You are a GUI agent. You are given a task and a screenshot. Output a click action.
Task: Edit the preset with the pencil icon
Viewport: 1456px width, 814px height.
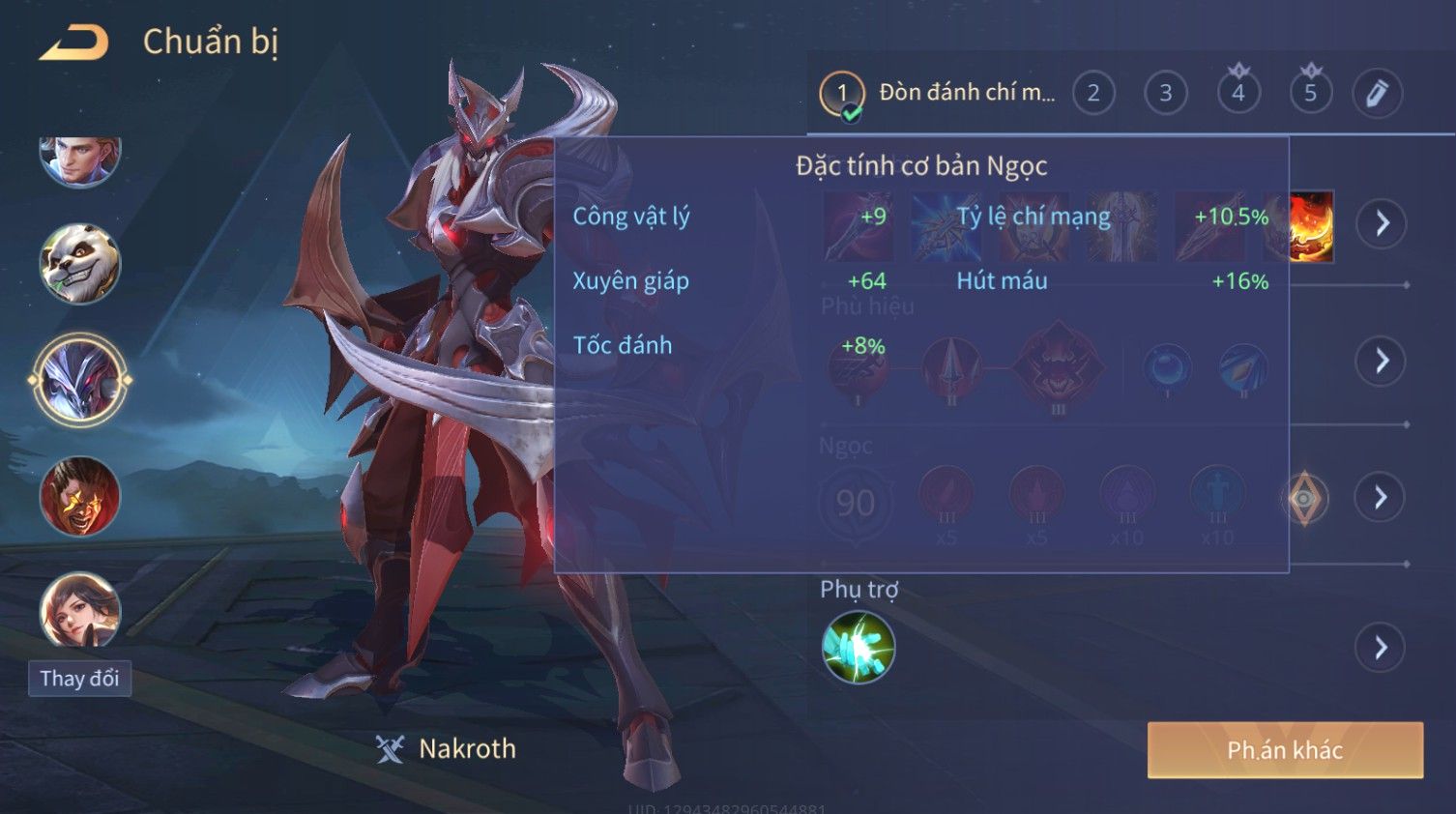click(x=1377, y=93)
